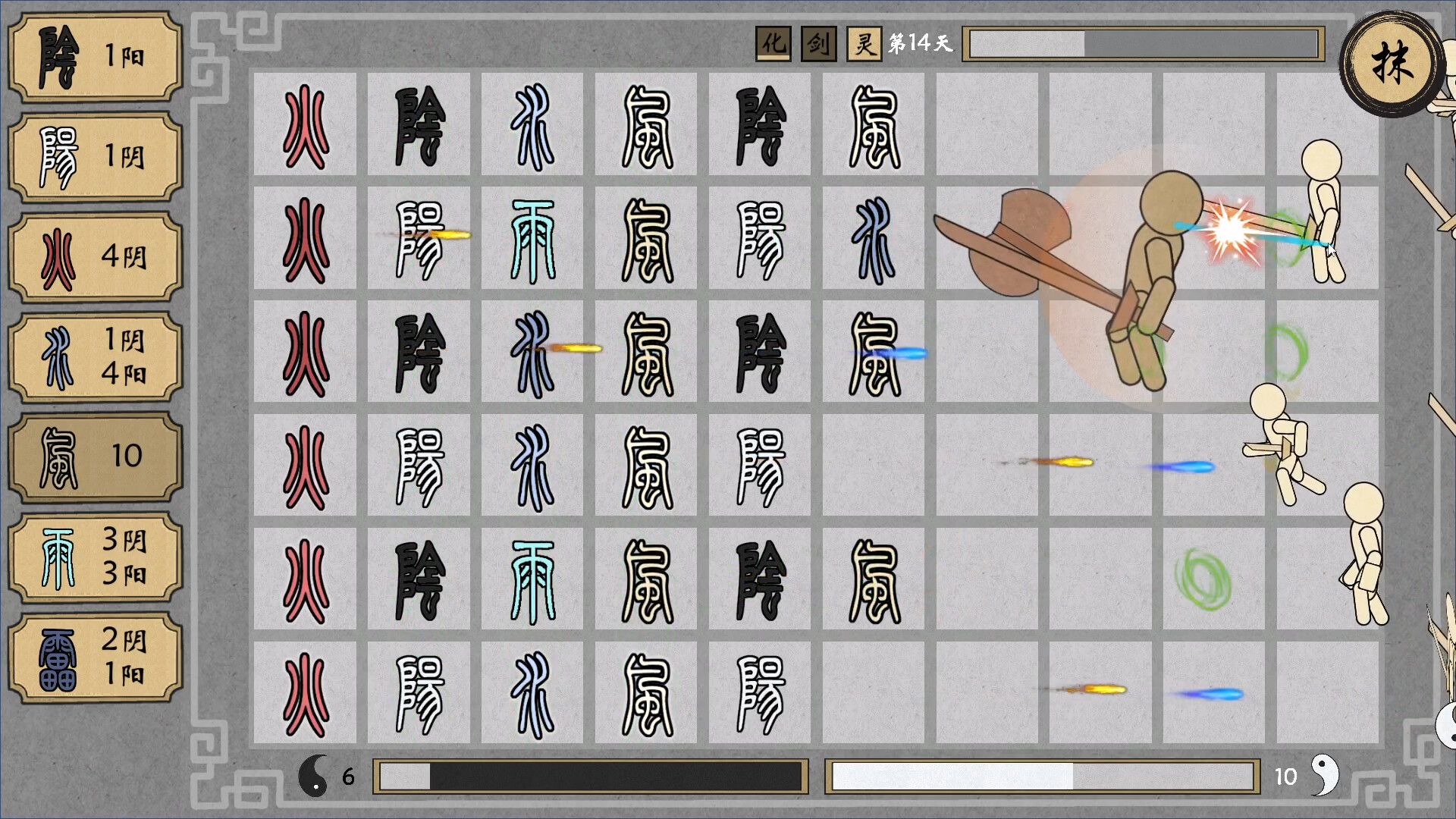Toggle the black 阴 rune in the top row
1456x819 pixels.
click(x=419, y=125)
